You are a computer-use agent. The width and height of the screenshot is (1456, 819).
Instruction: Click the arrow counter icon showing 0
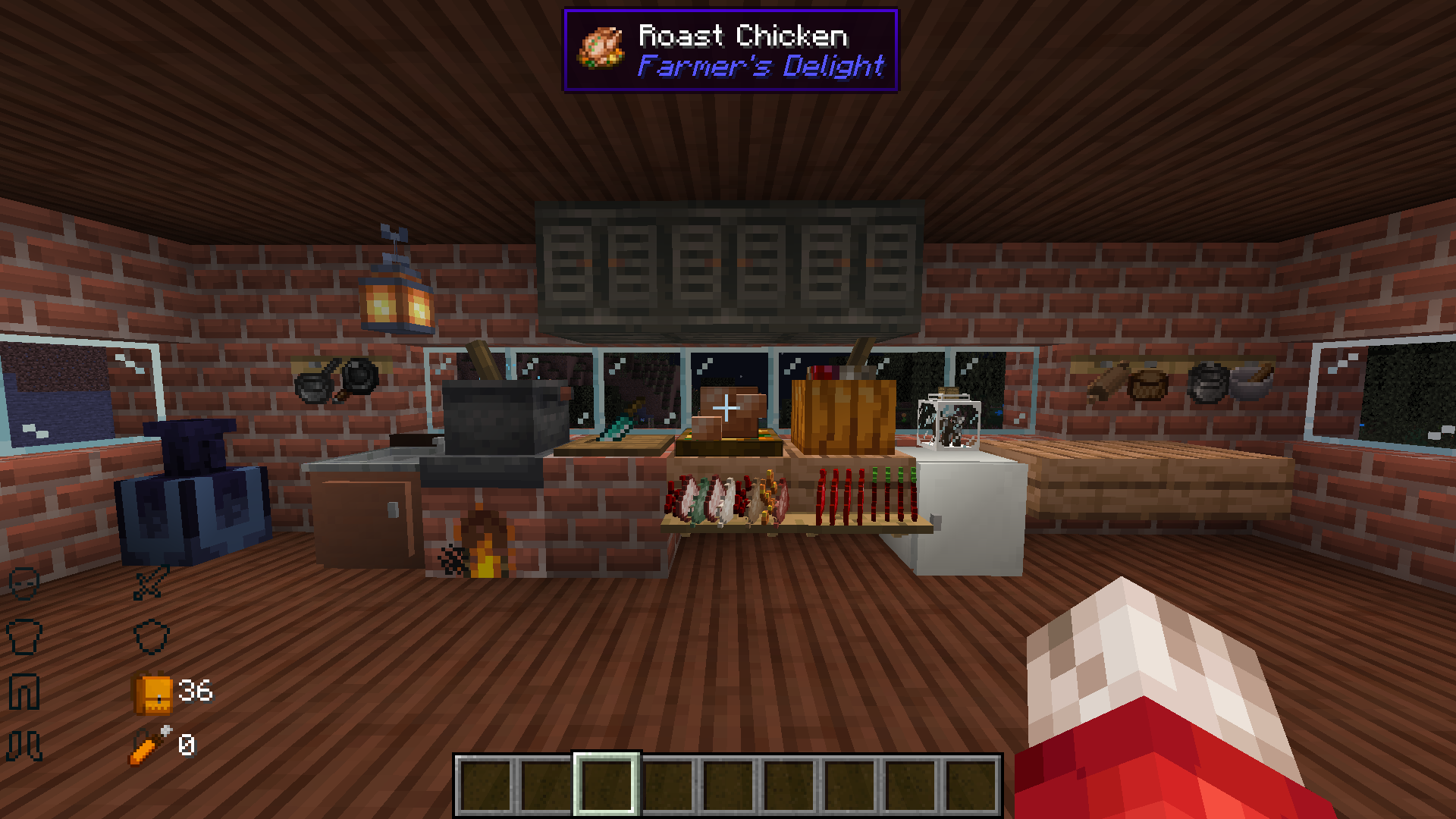tap(152, 744)
